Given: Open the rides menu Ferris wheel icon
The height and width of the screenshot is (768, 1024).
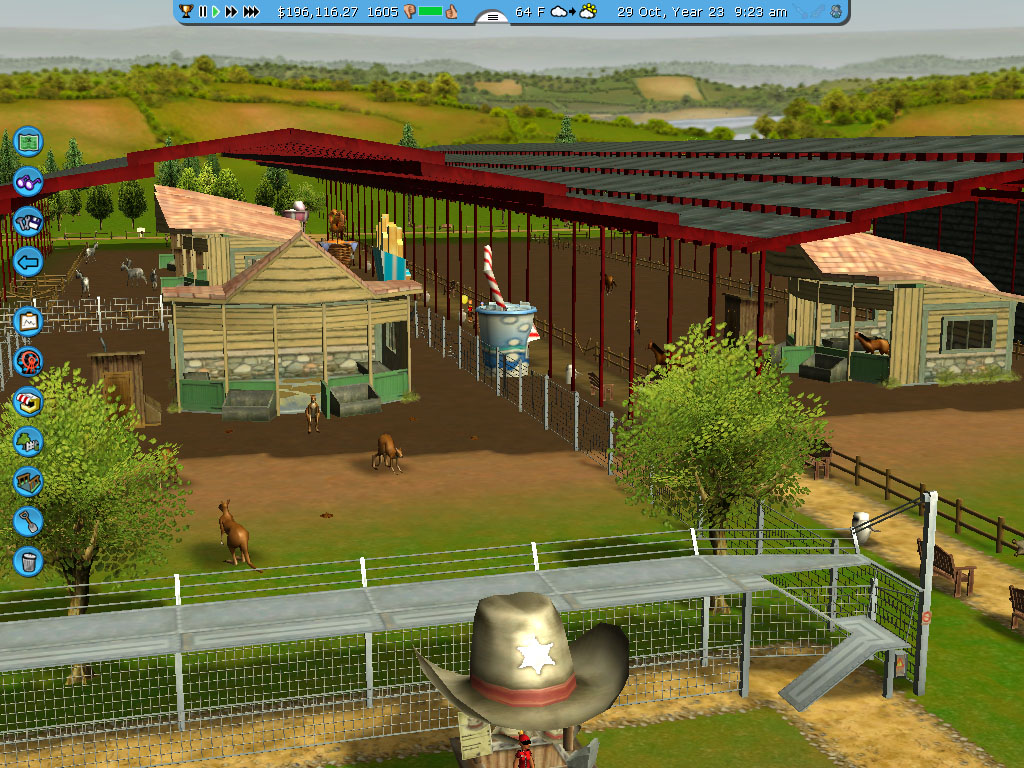Looking at the screenshot, I should coord(28,361).
